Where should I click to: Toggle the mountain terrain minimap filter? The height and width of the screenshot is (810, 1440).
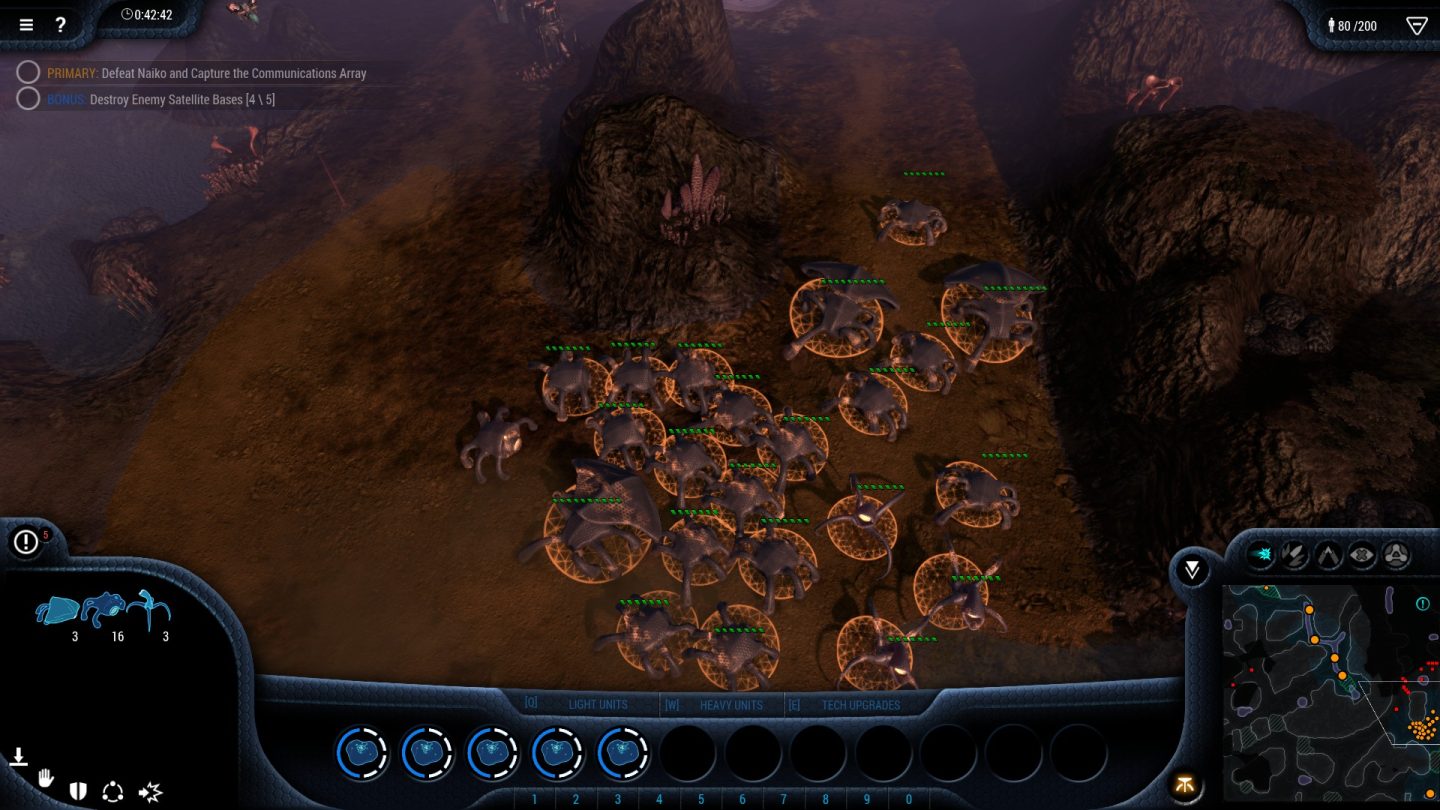click(x=1328, y=552)
